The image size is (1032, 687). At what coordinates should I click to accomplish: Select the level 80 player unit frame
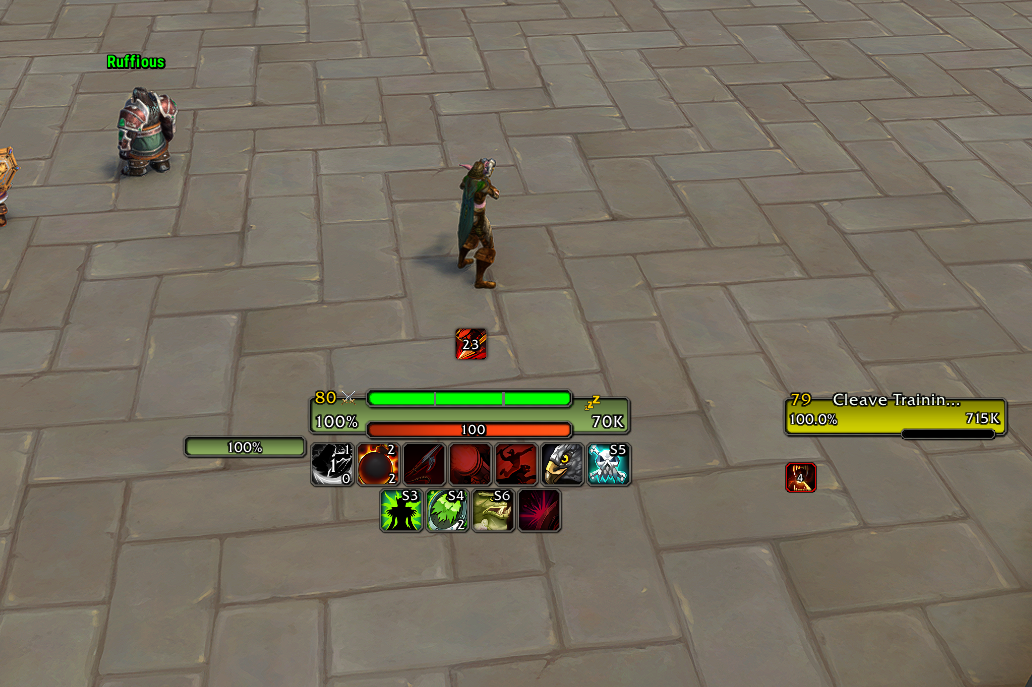point(469,410)
